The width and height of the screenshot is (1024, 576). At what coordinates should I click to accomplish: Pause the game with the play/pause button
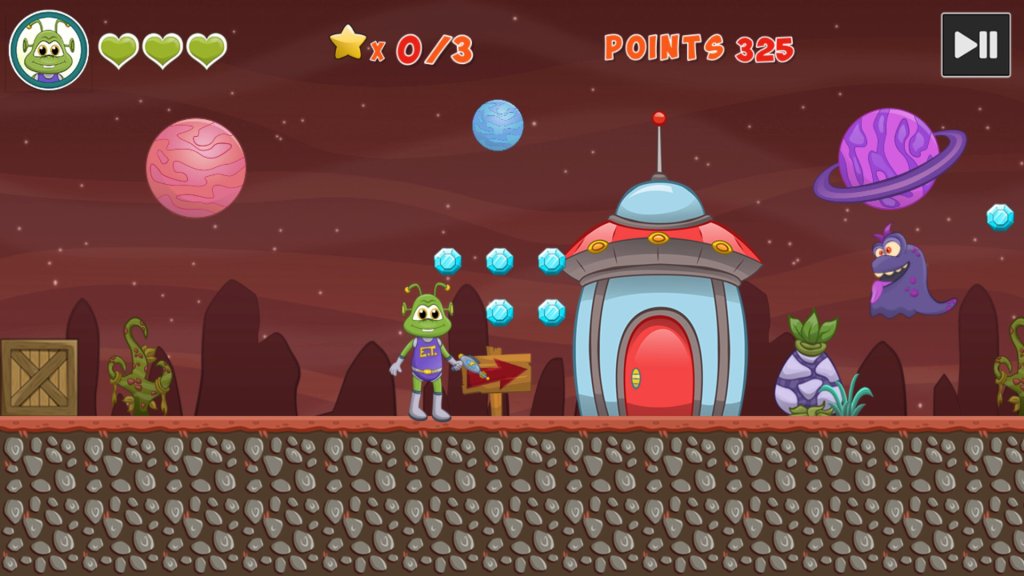[975, 45]
